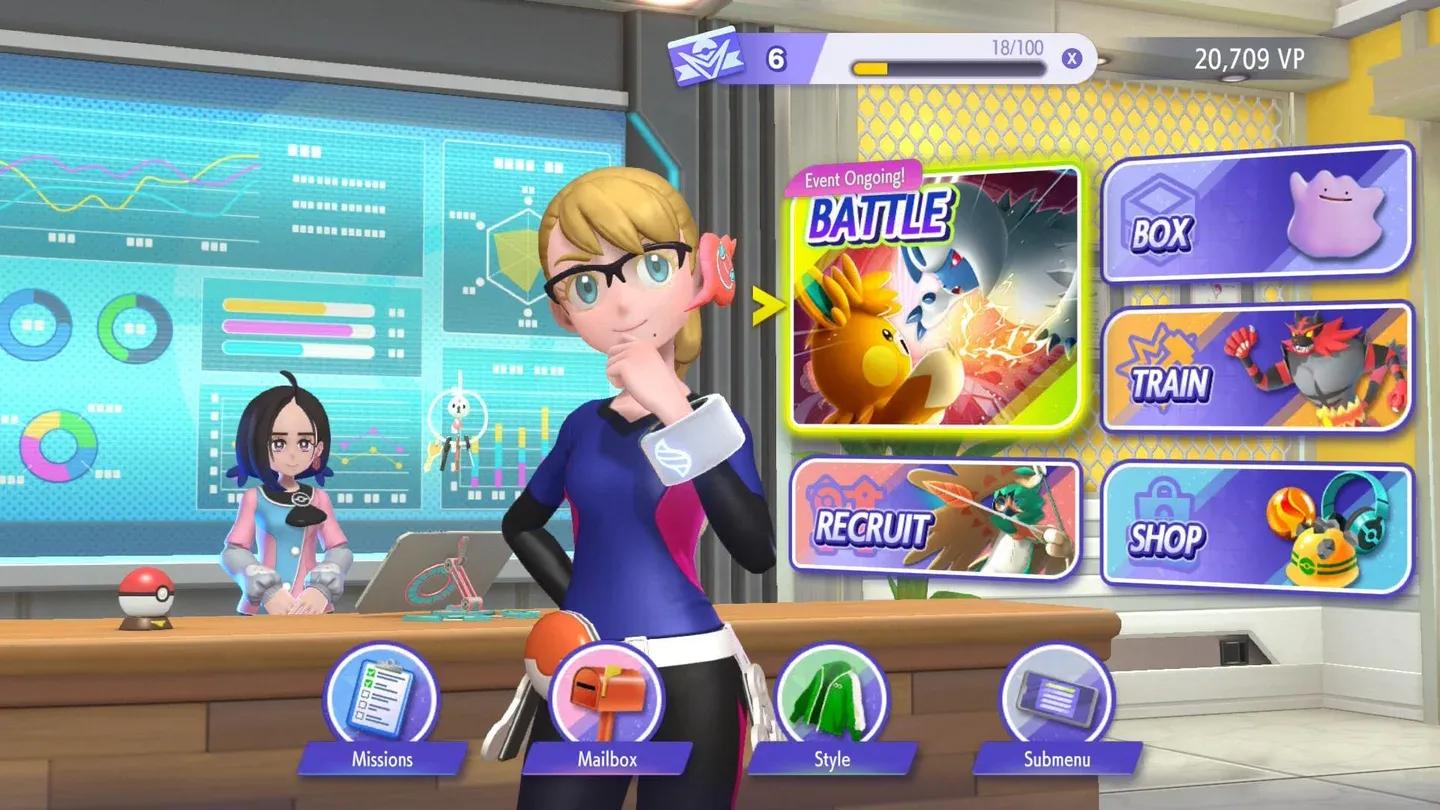Open the Box with Ditto
This screenshot has height=810, width=1440.
pyautogui.click(x=1257, y=213)
